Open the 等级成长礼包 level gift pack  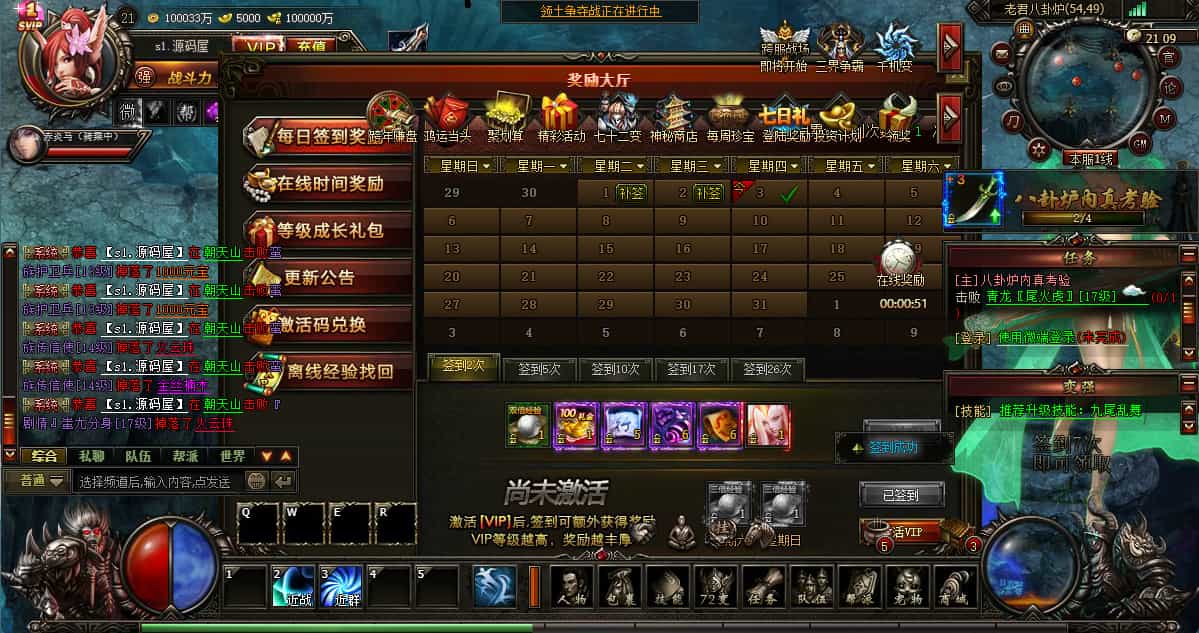pos(328,231)
